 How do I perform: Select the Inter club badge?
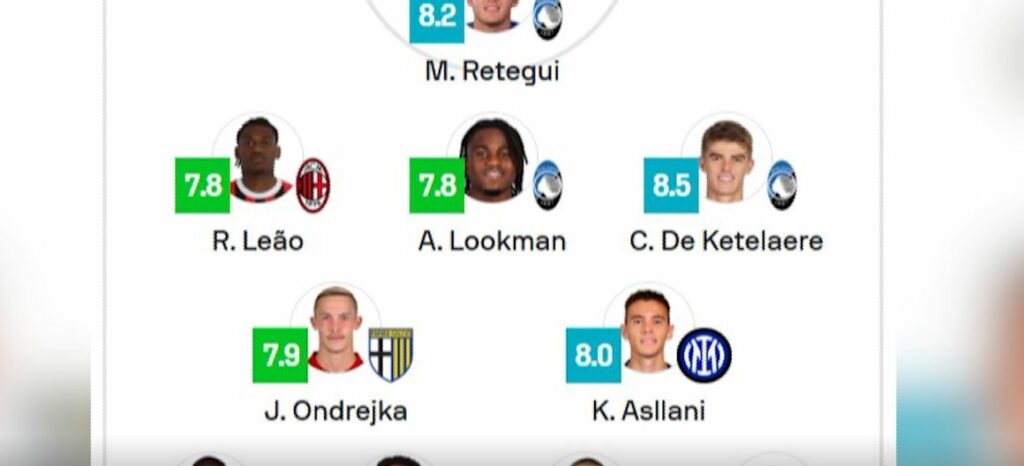pos(704,355)
